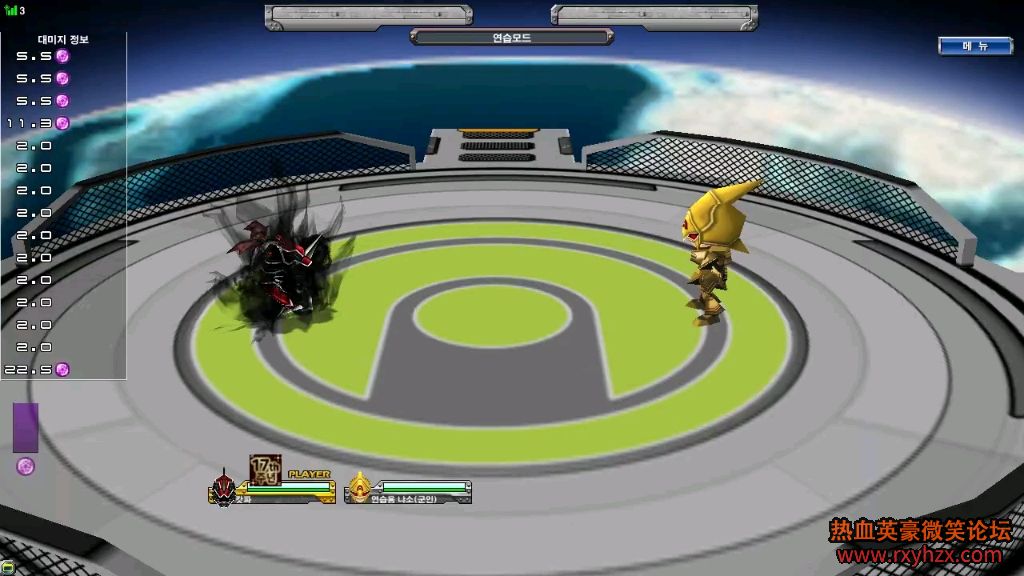Open the 메뉴 menu button
The width and height of the screenshot is (1024, 576).
click(x=975, y=46)
